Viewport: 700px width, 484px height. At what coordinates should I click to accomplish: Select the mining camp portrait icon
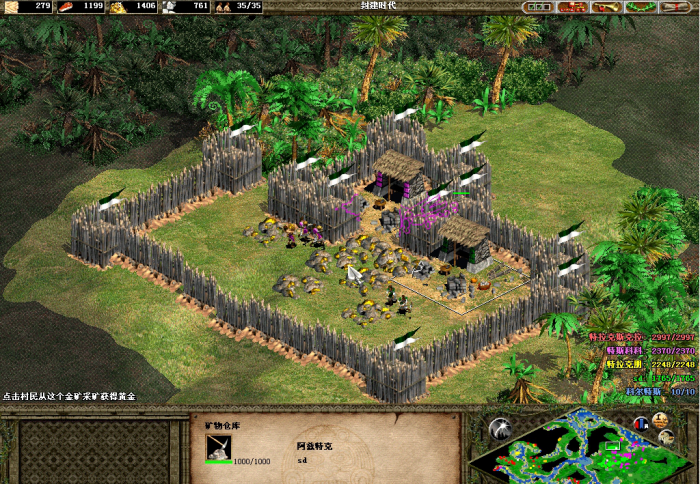click(220, 445)
